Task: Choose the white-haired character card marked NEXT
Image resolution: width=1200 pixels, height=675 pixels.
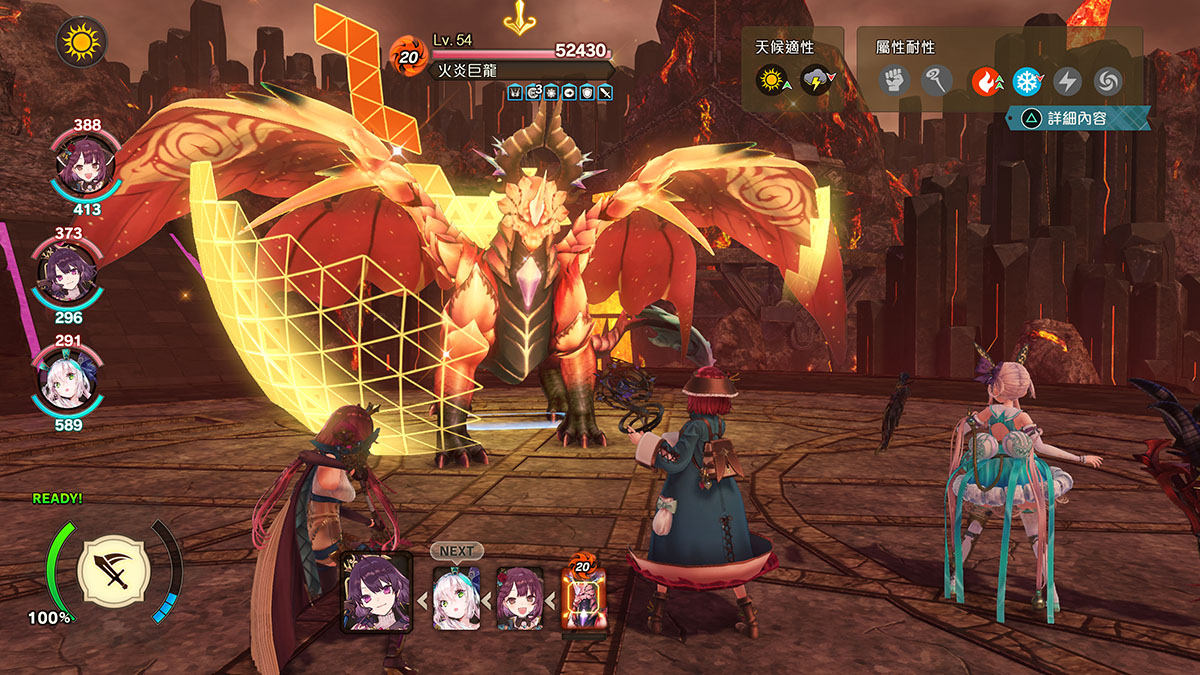Action: pos(456,598)
